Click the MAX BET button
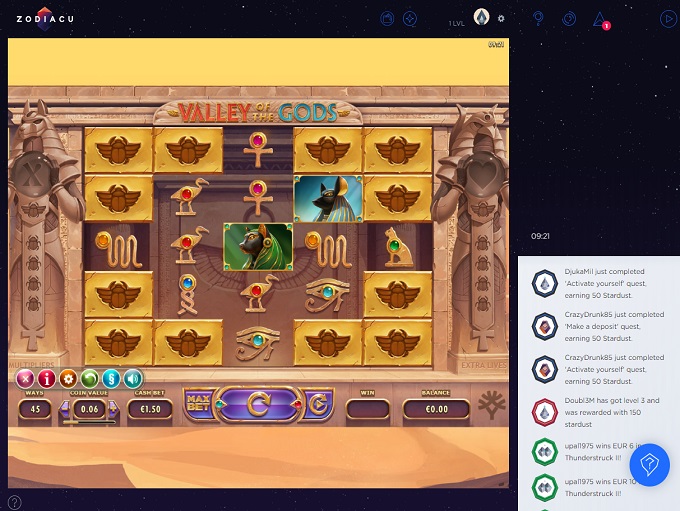This screenshot has width=680, height=511. (197, 405)
